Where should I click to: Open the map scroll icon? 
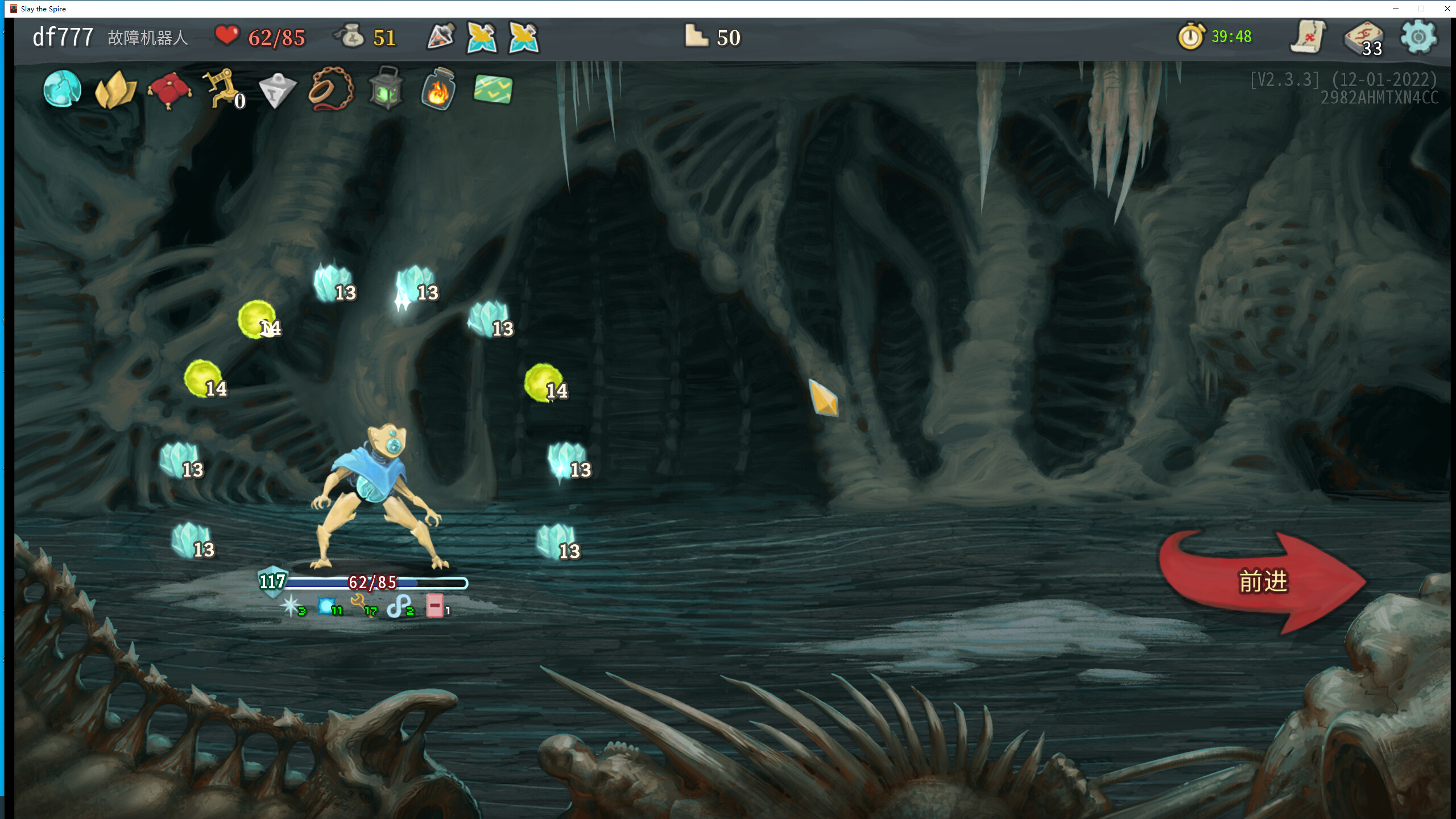1308,38
